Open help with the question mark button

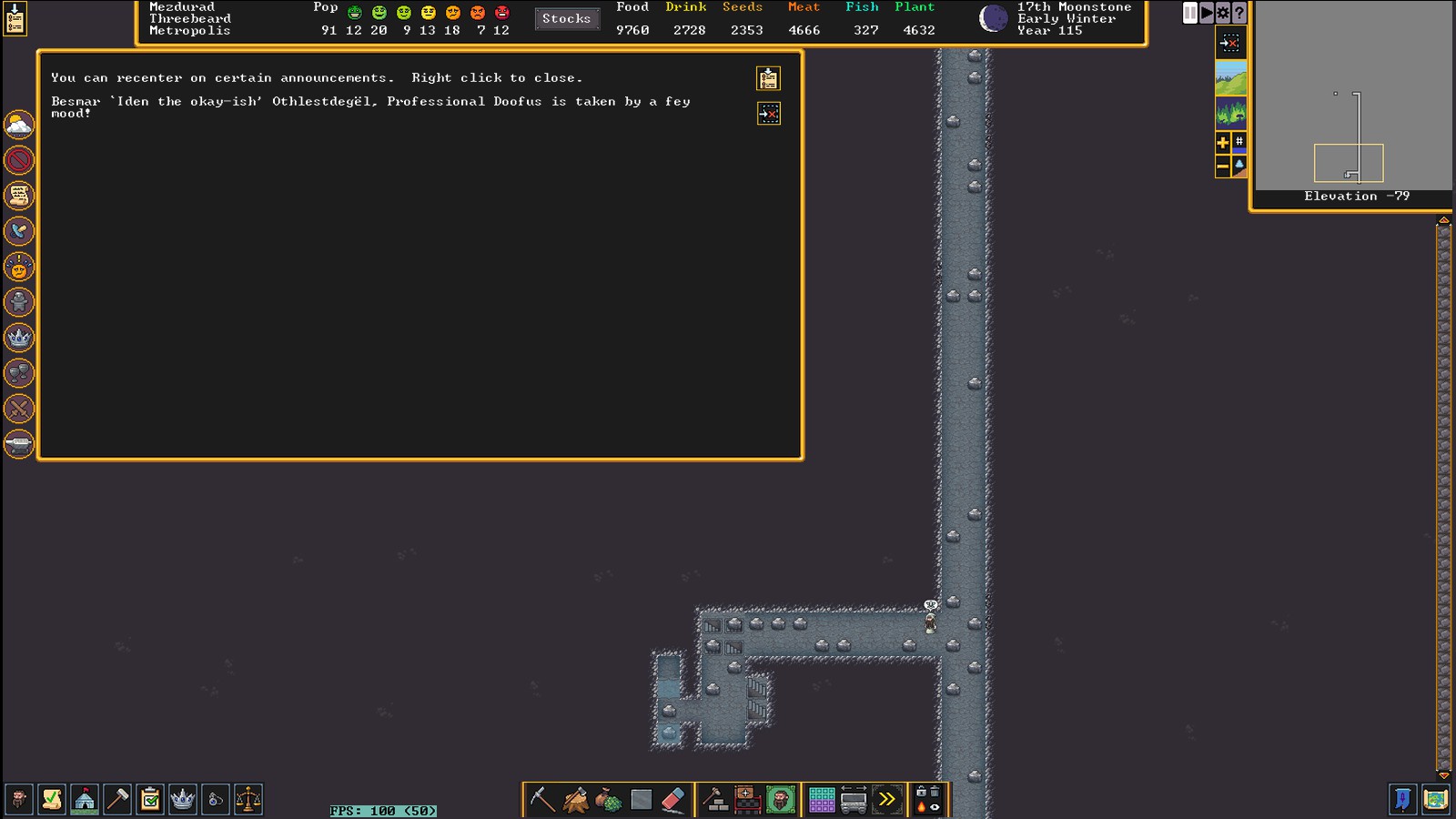(1239, 13)
